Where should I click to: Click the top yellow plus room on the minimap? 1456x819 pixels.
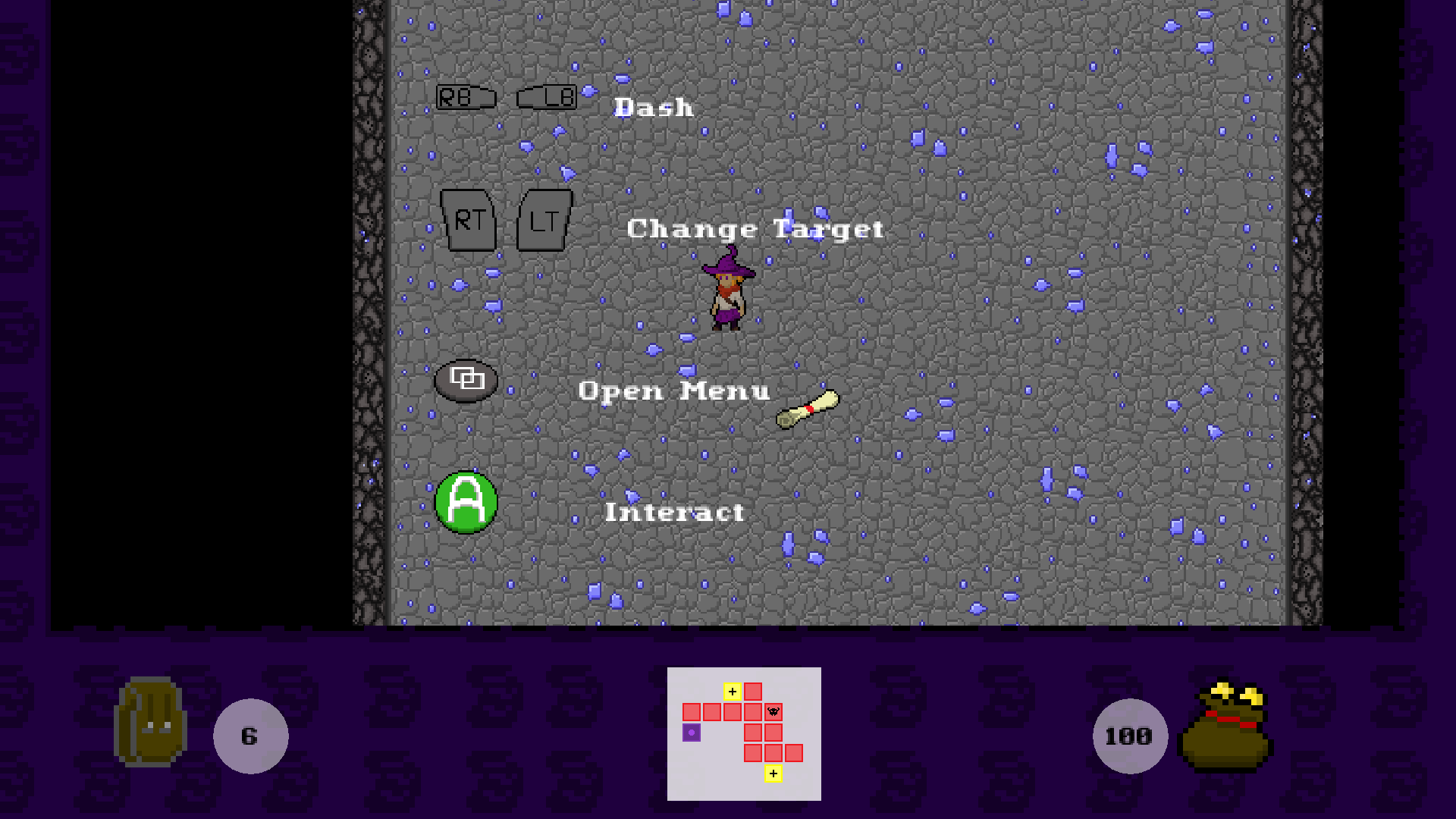point(733,692)
